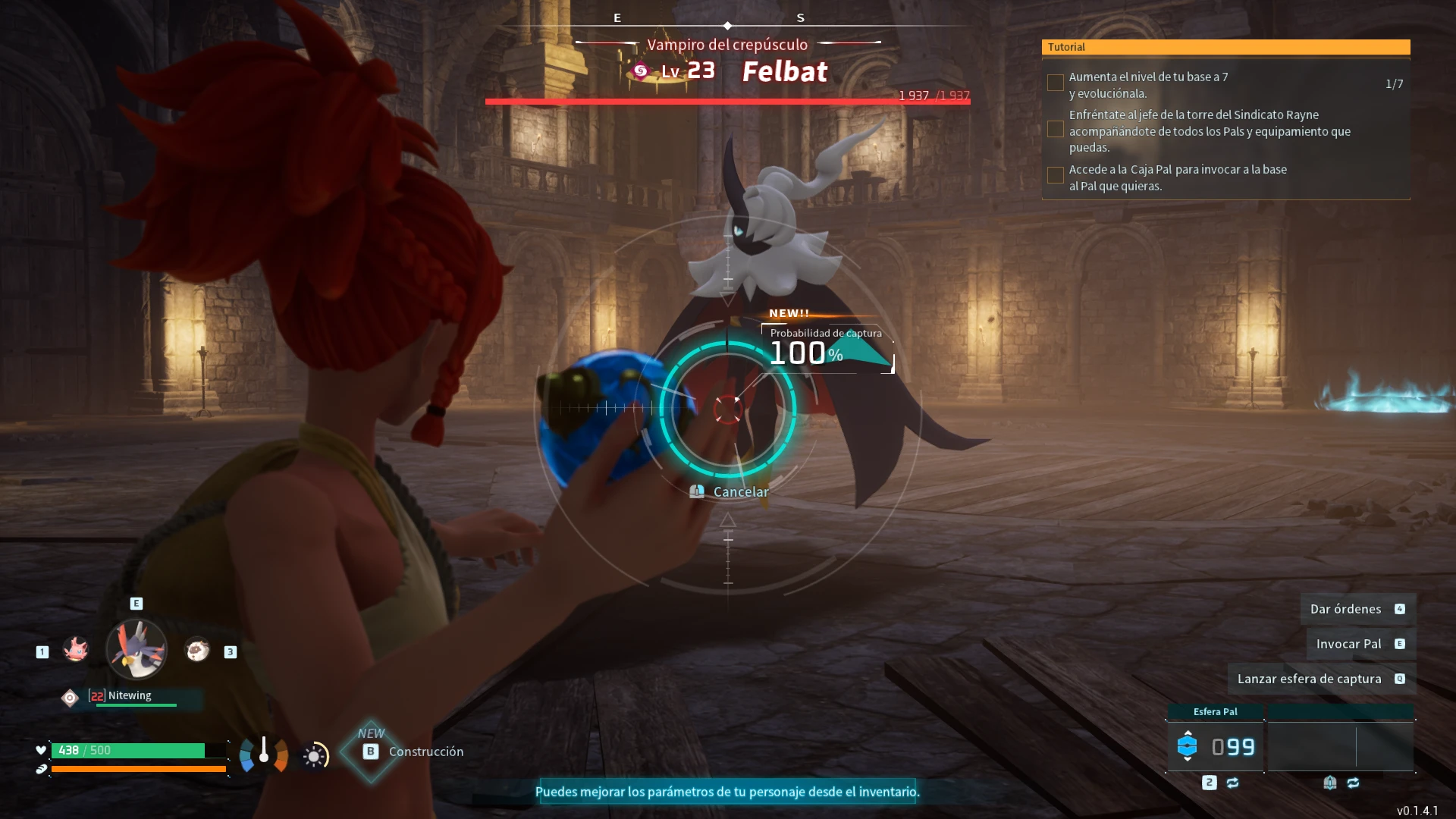Check the tutorial task about the Sindicato Rayne boss
The height and width of the screenshot is (819, 1456).
[x=1055, y=130]
